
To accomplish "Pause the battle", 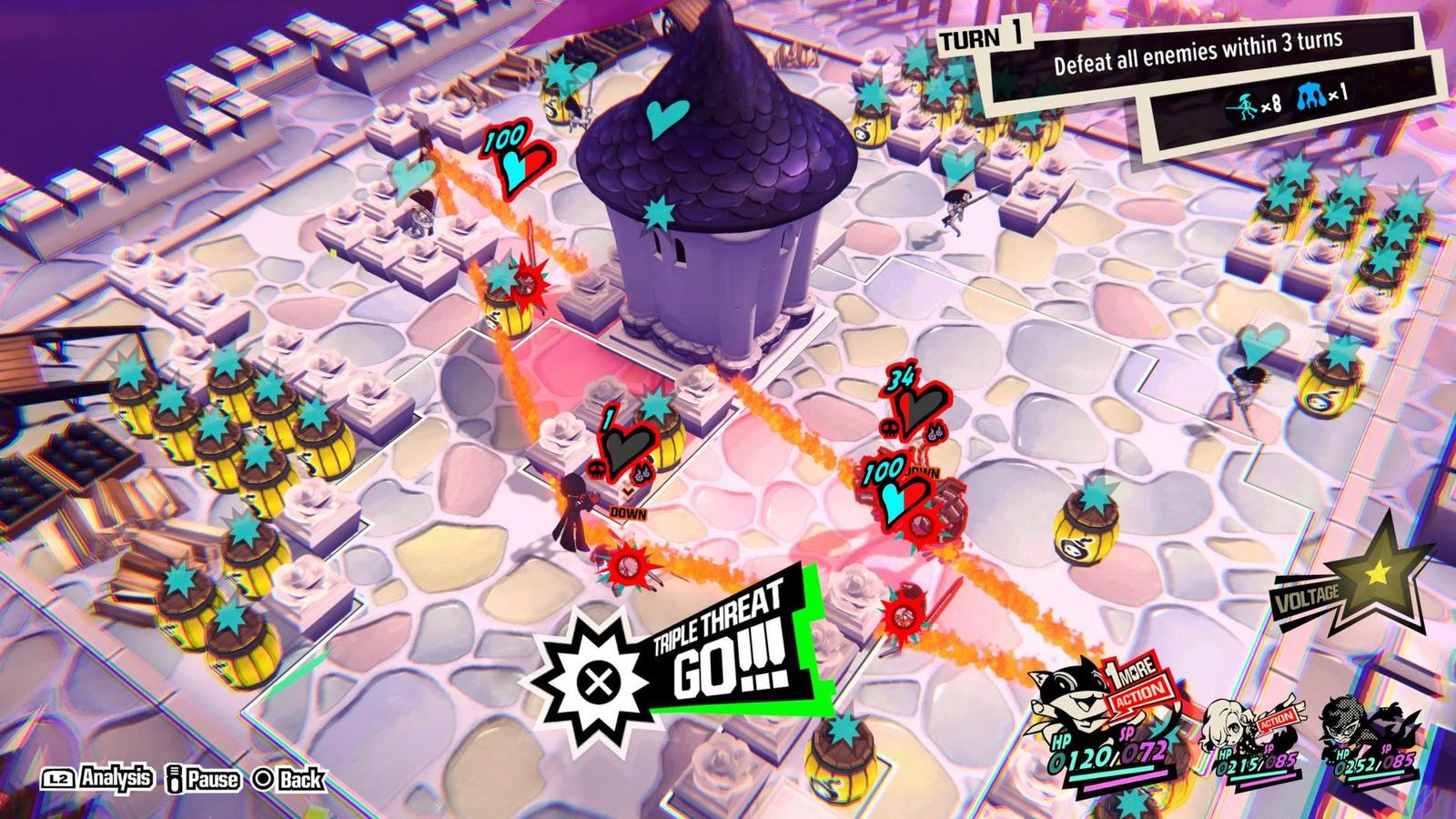I will tap(204, 779).
